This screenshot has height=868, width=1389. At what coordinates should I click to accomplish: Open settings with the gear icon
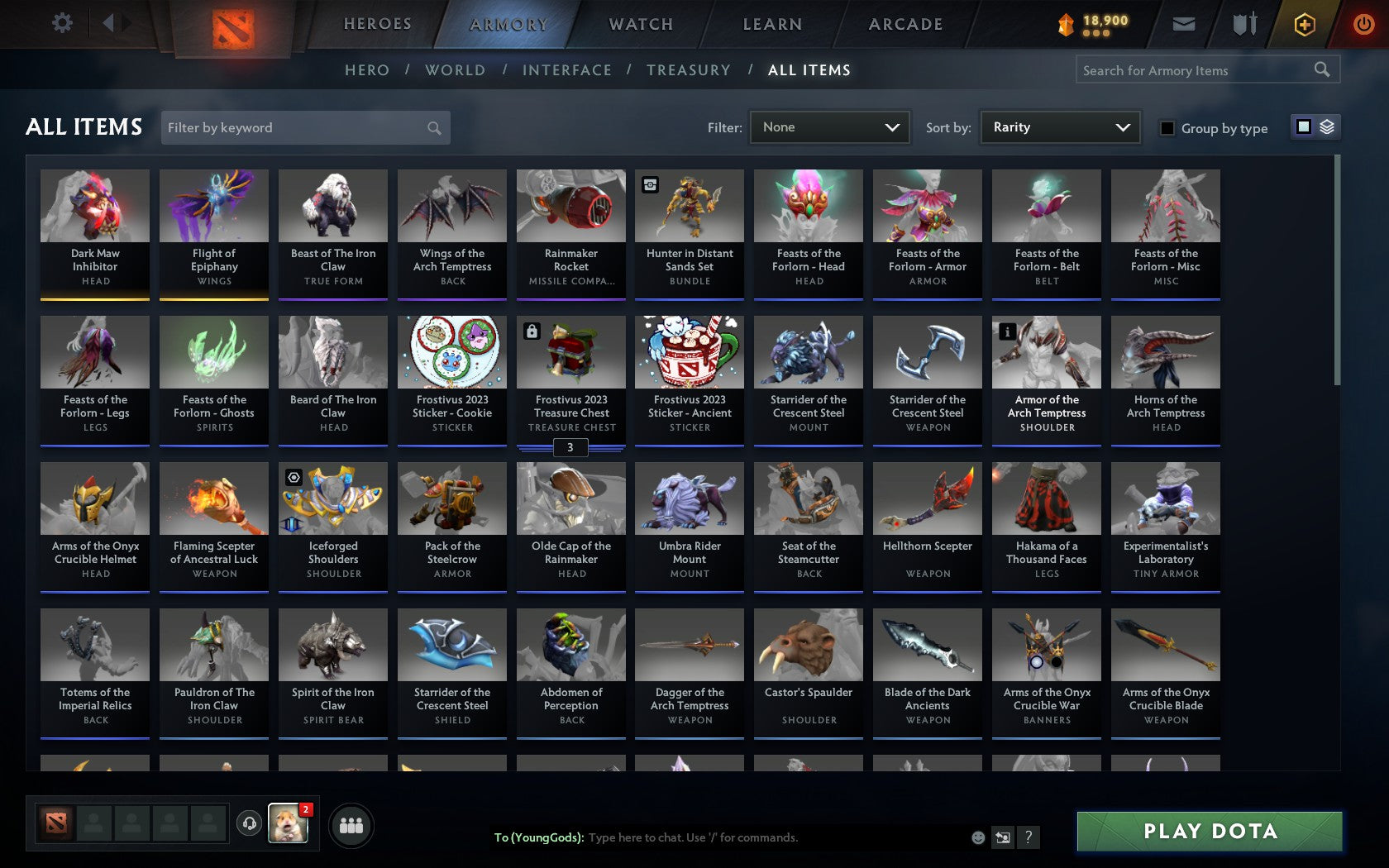(x=60, y=23)
